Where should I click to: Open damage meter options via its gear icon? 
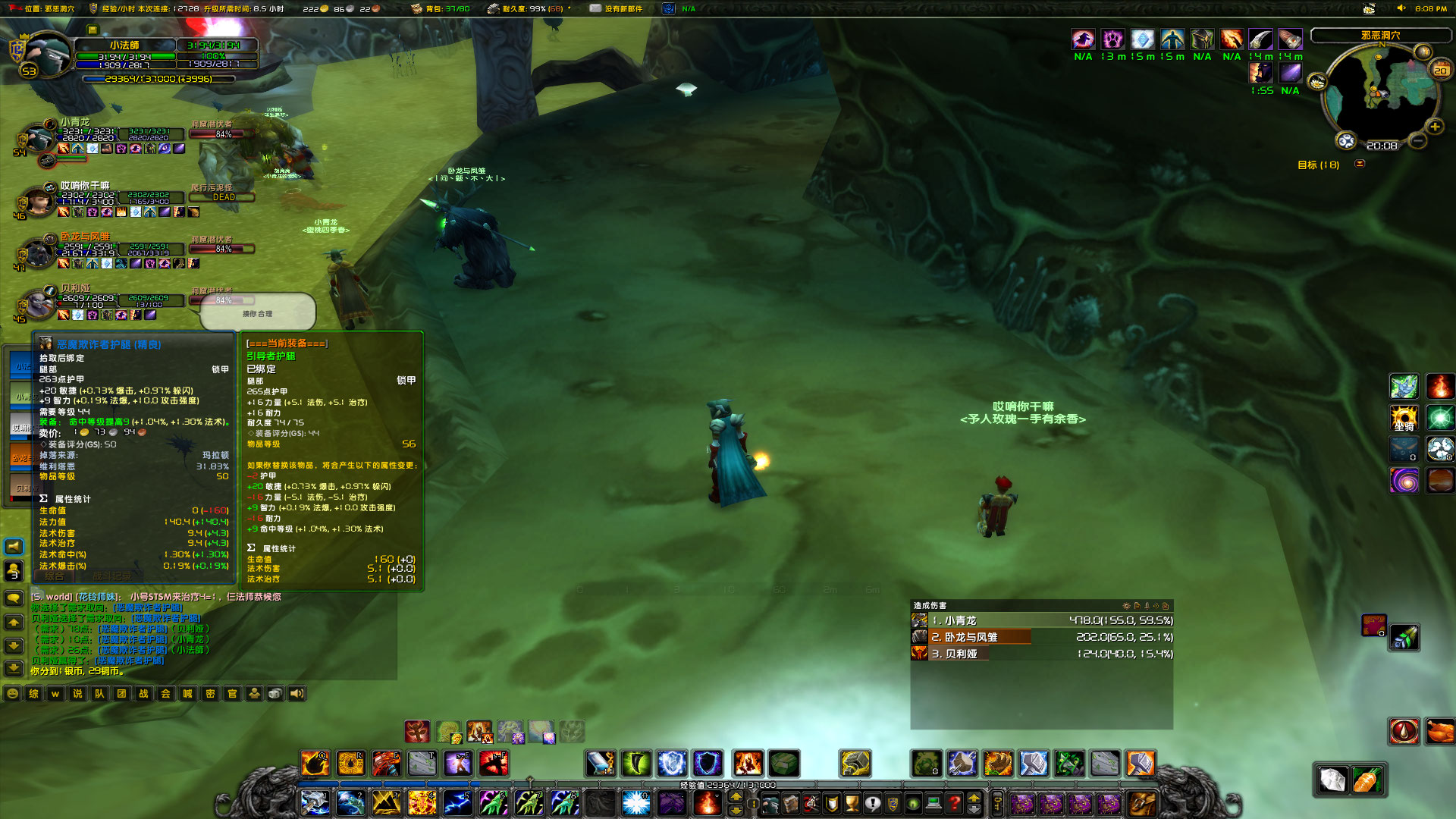(1126, 607)
